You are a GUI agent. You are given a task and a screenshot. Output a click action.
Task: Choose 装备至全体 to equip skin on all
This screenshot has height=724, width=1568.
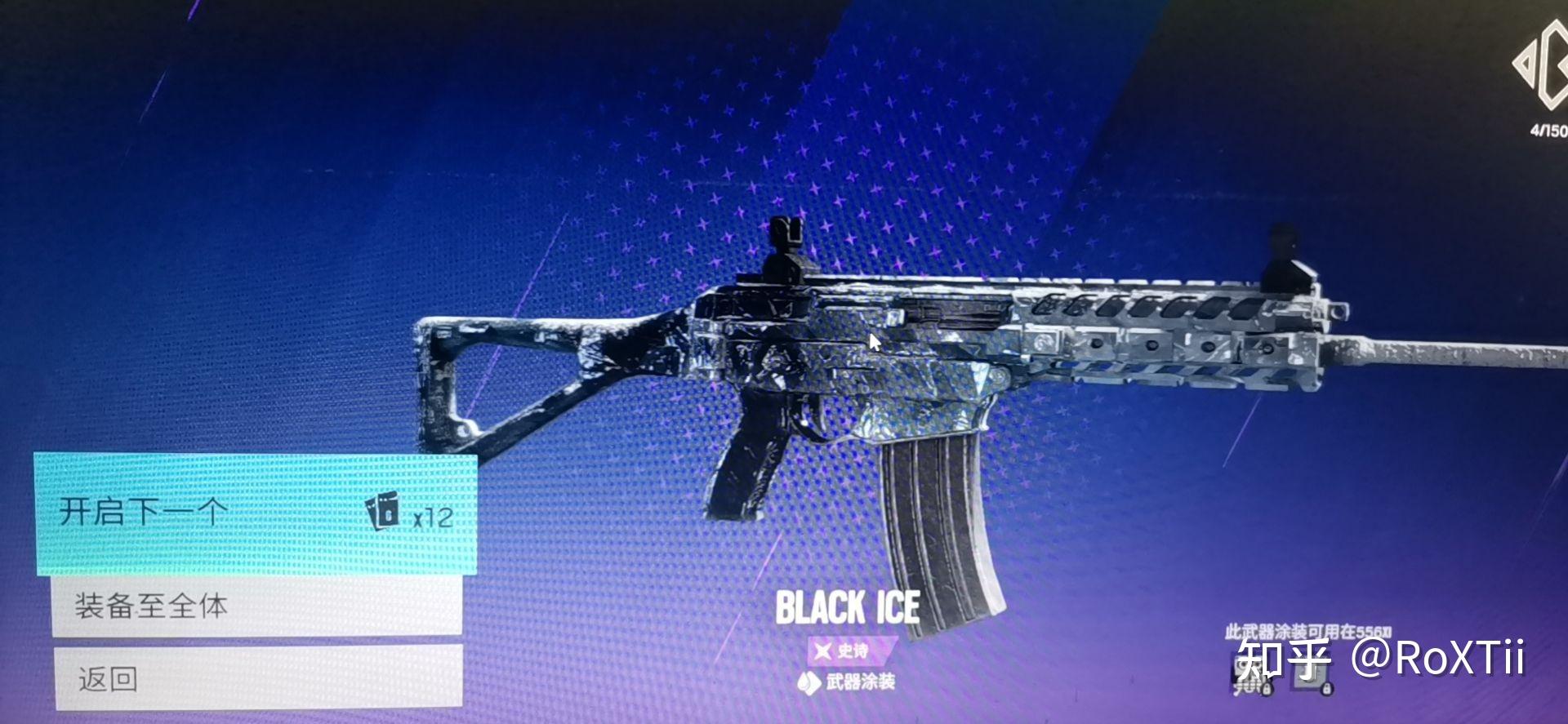pos(256,606)
